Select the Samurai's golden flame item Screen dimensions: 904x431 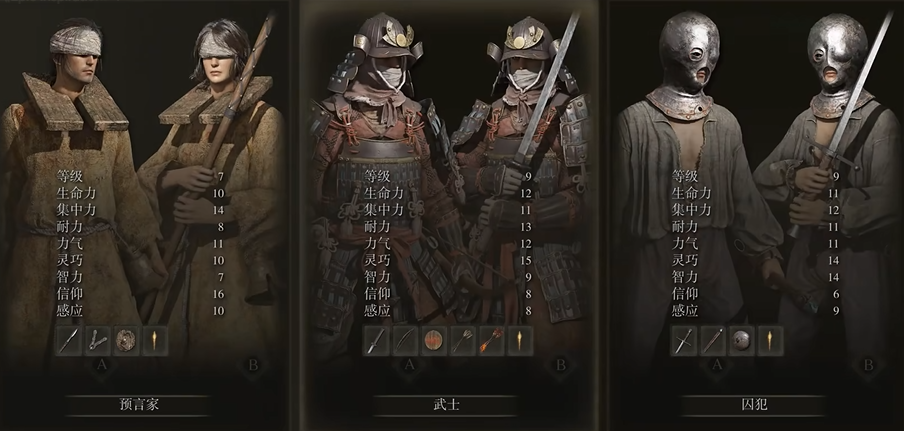pos(520,342)
